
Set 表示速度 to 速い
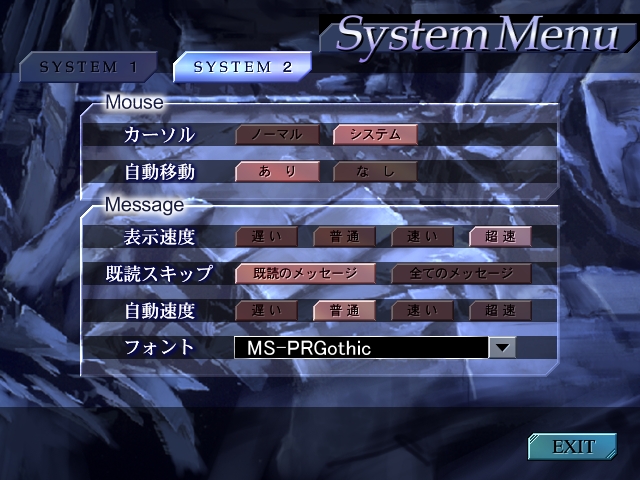[422, 237]
